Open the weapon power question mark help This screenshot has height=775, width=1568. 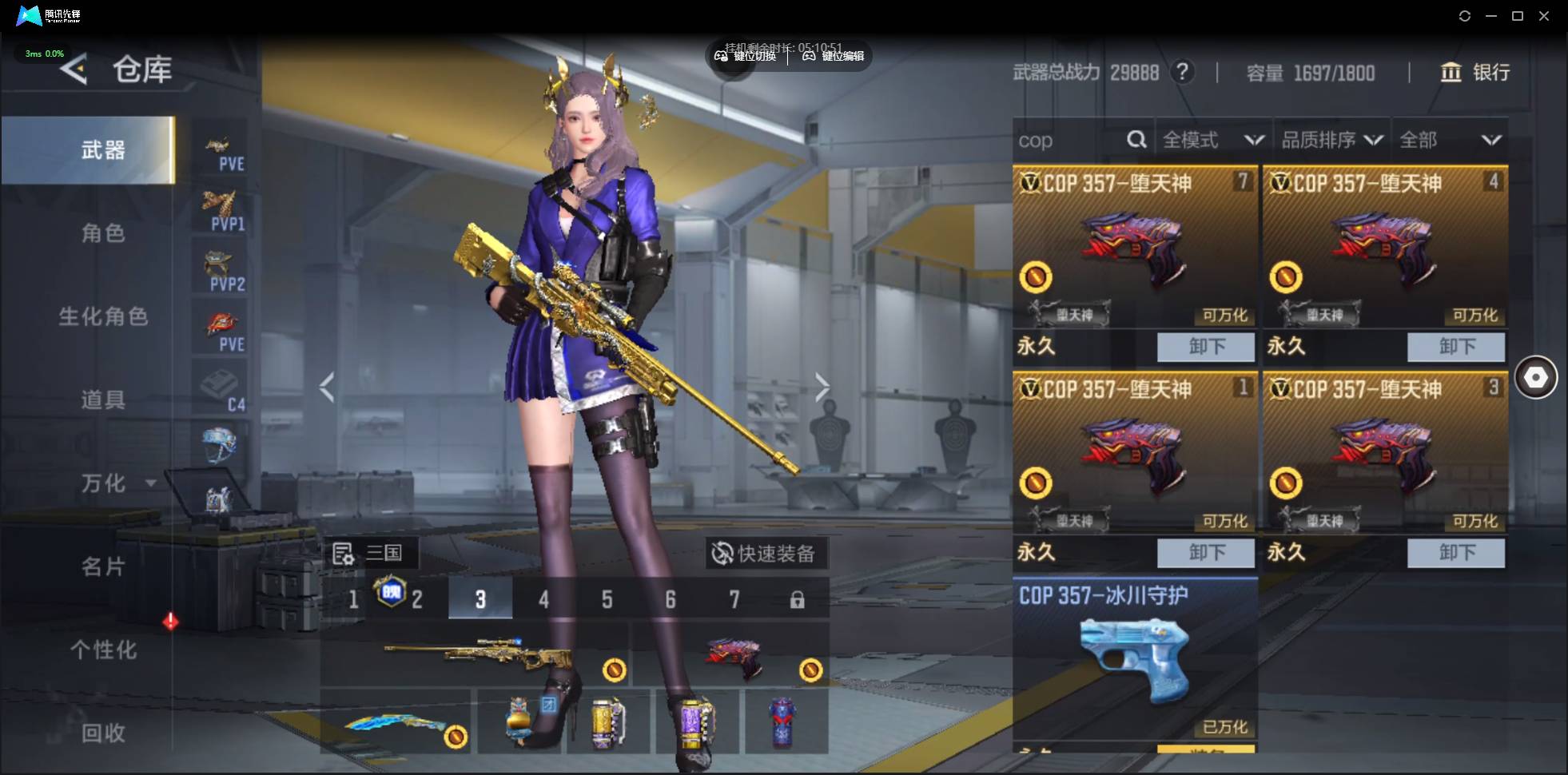(1182, 73)
